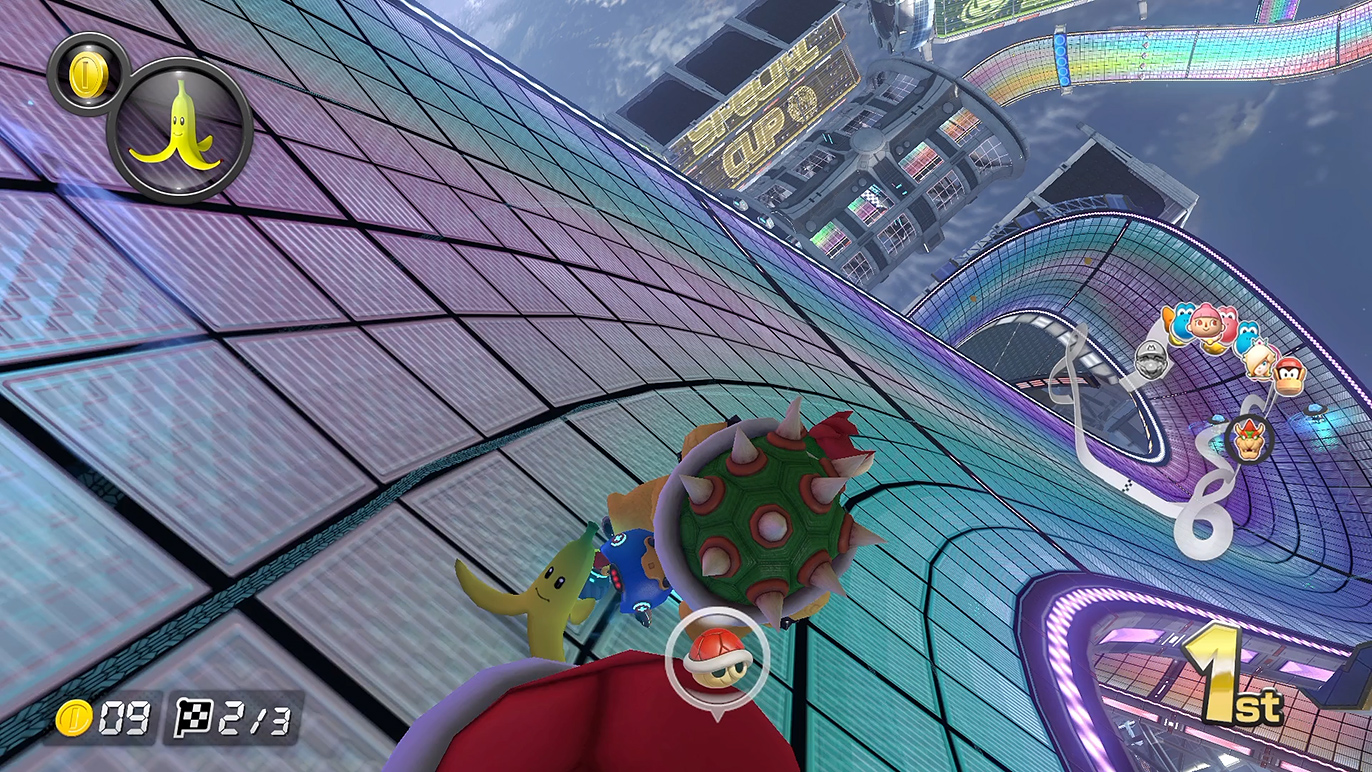Click the small coin reserve item slot
The height and width of the screenshot is (772, 1372).
(x=84, y=72)
